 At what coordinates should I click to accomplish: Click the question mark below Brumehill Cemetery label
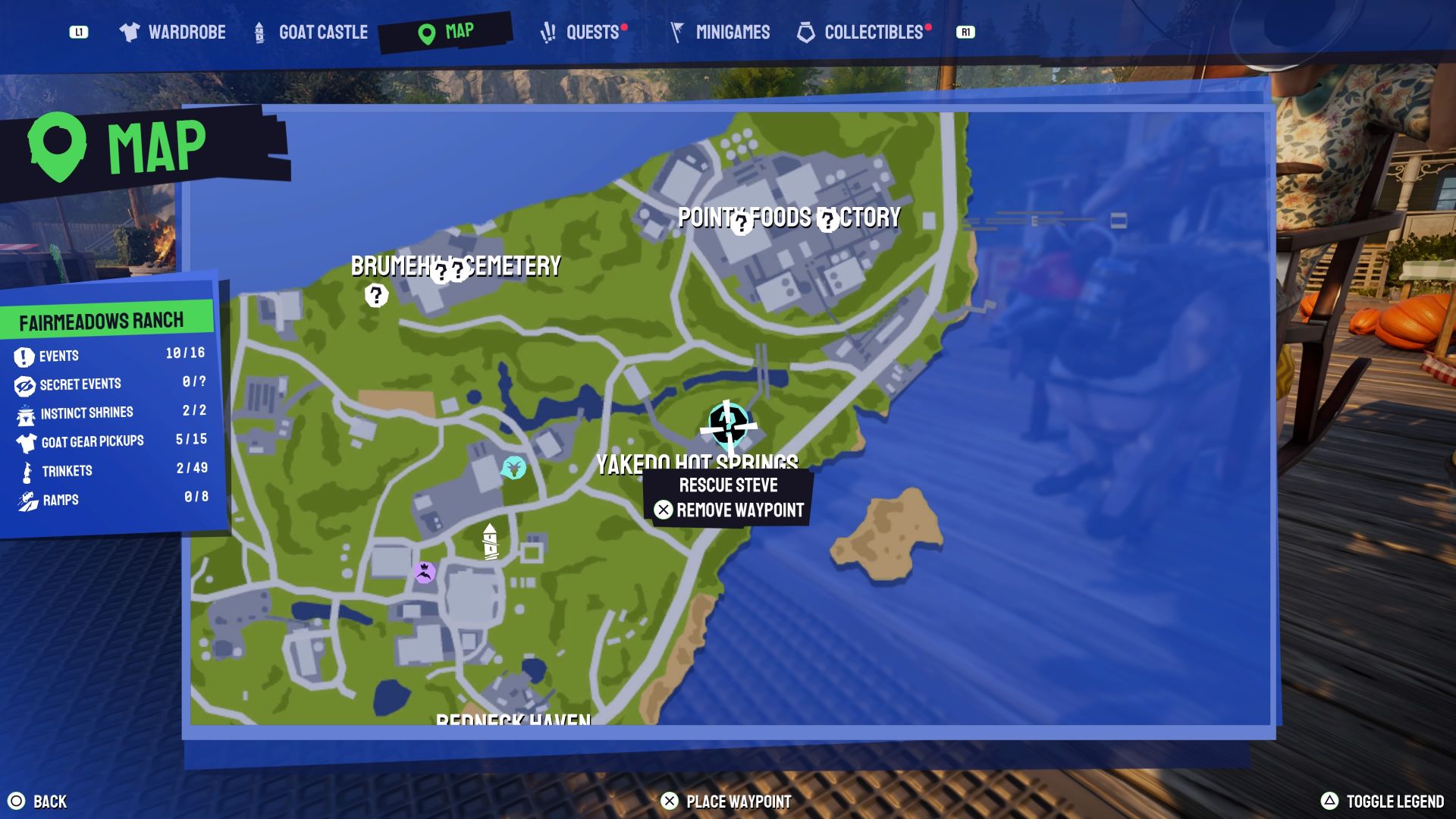click(376, 295)
